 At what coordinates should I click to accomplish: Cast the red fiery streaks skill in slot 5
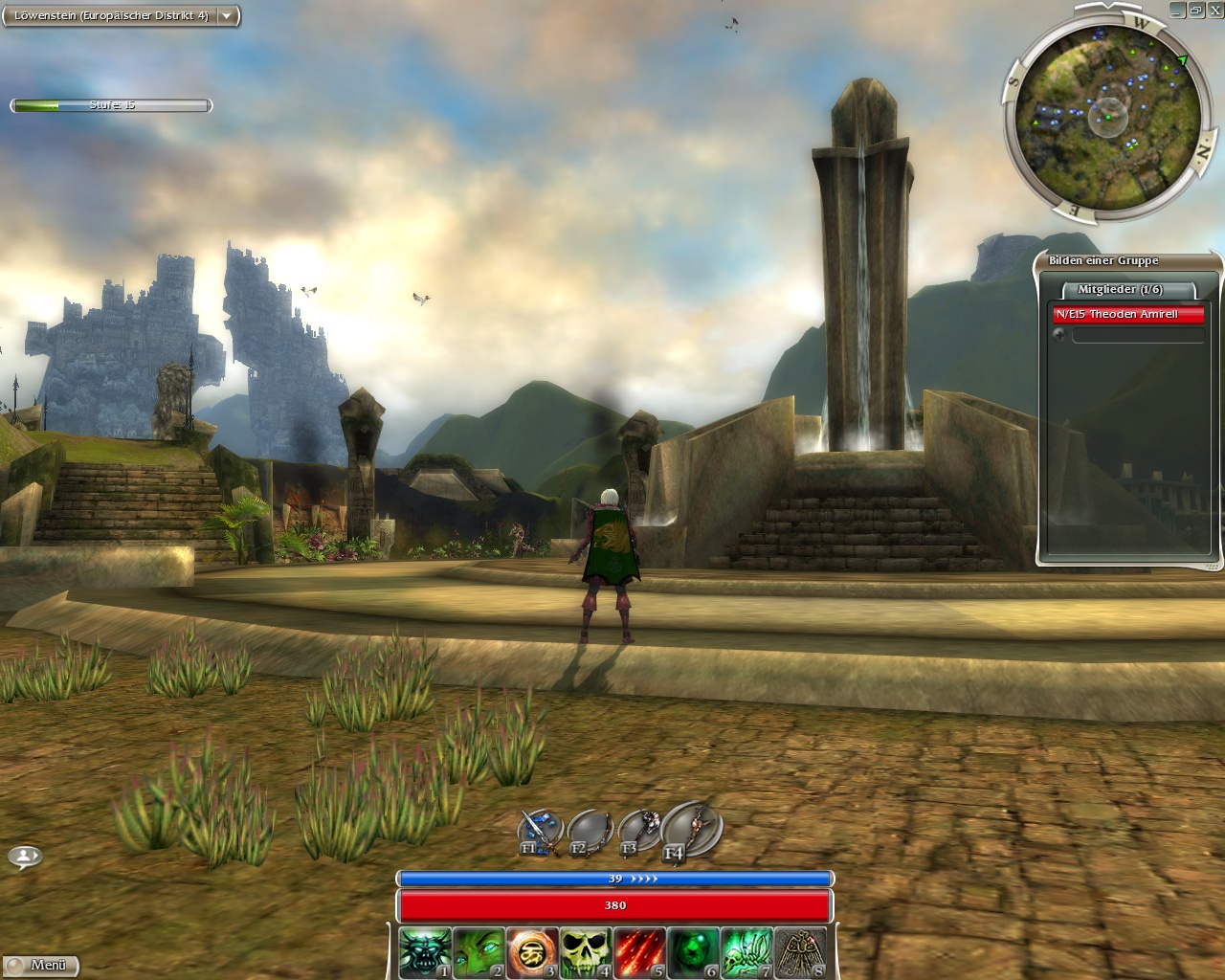point(639,952)
